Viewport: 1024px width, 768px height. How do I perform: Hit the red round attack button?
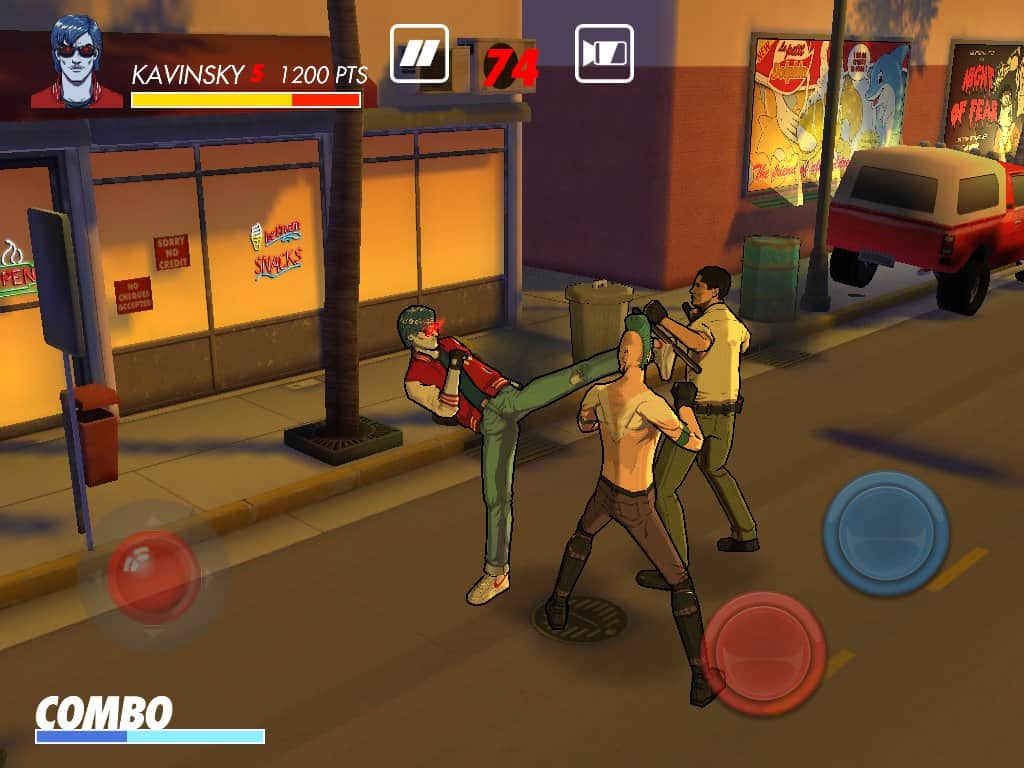tap(764, 651)
